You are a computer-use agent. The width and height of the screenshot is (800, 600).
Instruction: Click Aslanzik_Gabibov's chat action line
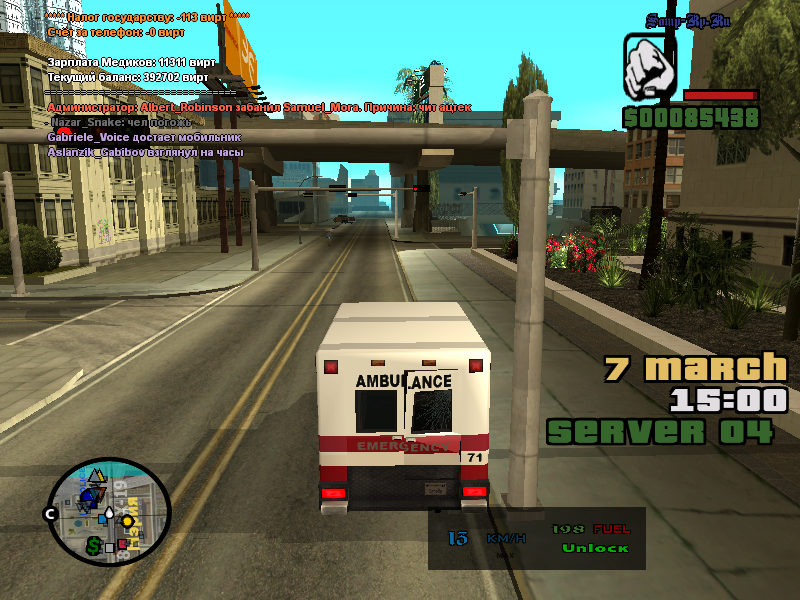pyautogui.click(x=146, y=152)
